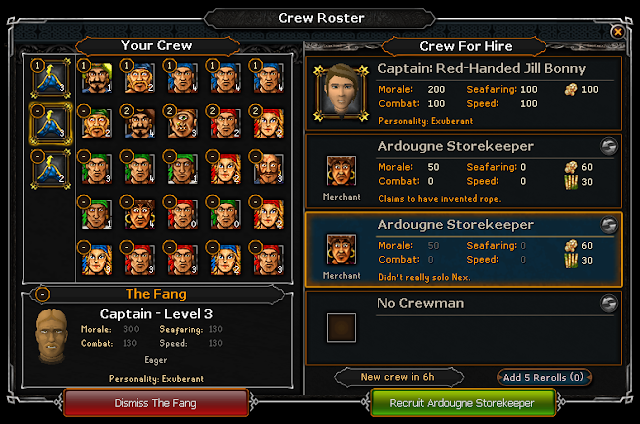Close the Crew Roster window
This screenshot has height=424, width=640.
click(x=617, y=32)
